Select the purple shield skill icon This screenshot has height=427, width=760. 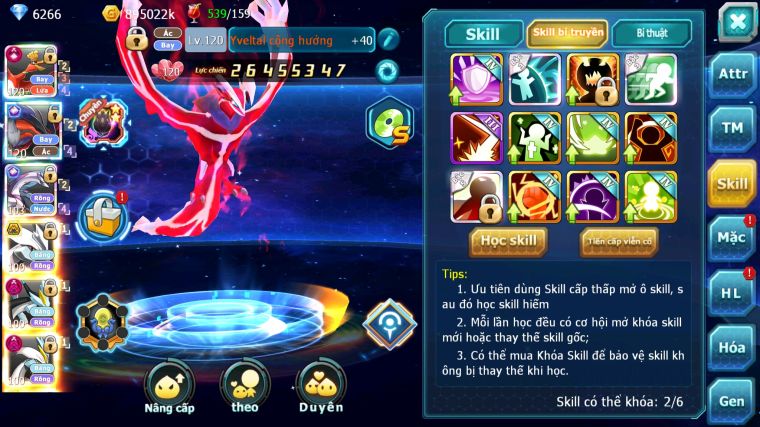pos(476,79)
